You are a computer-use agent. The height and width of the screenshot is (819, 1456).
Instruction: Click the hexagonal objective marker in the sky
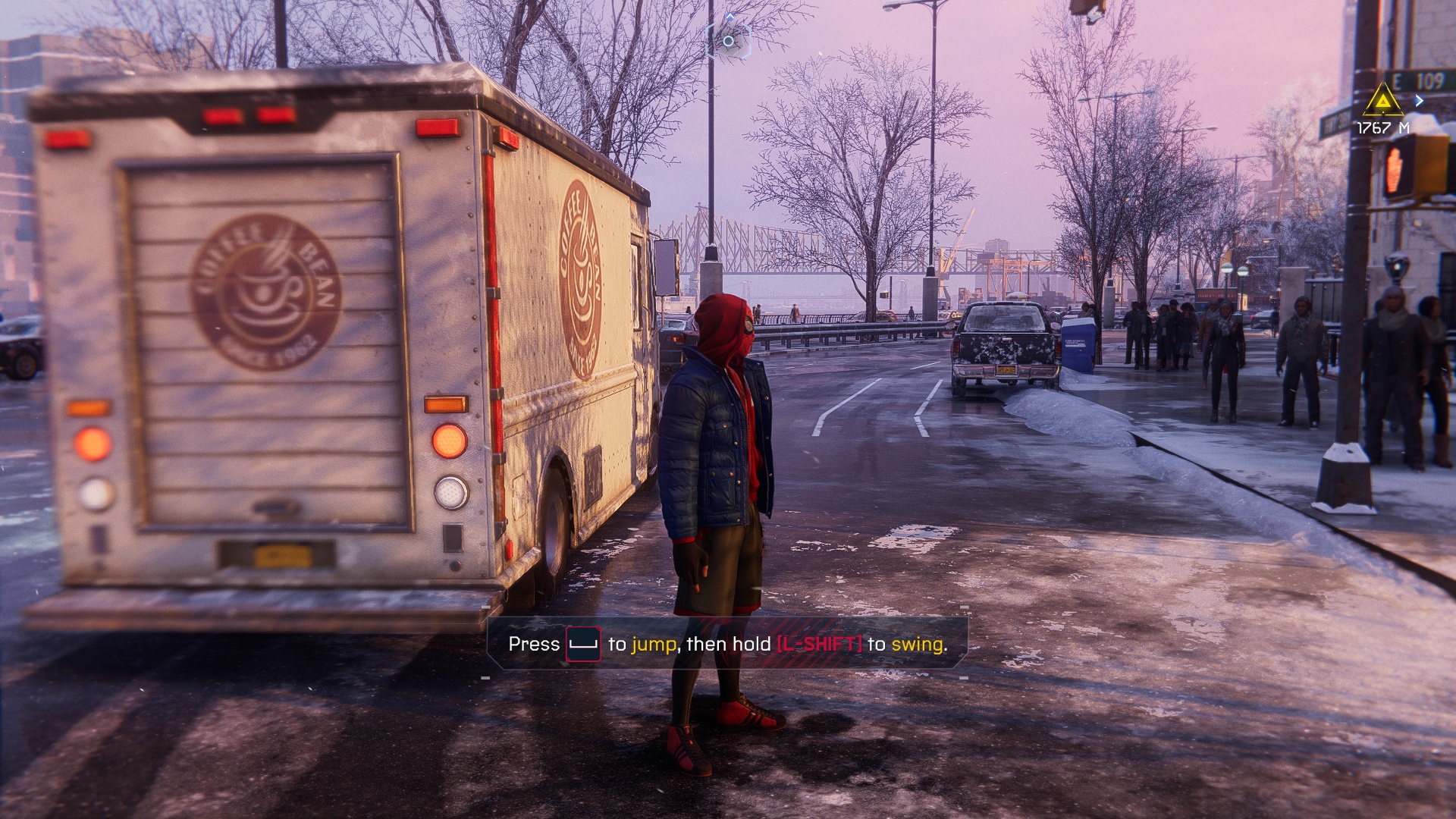(x=730, y=41)
